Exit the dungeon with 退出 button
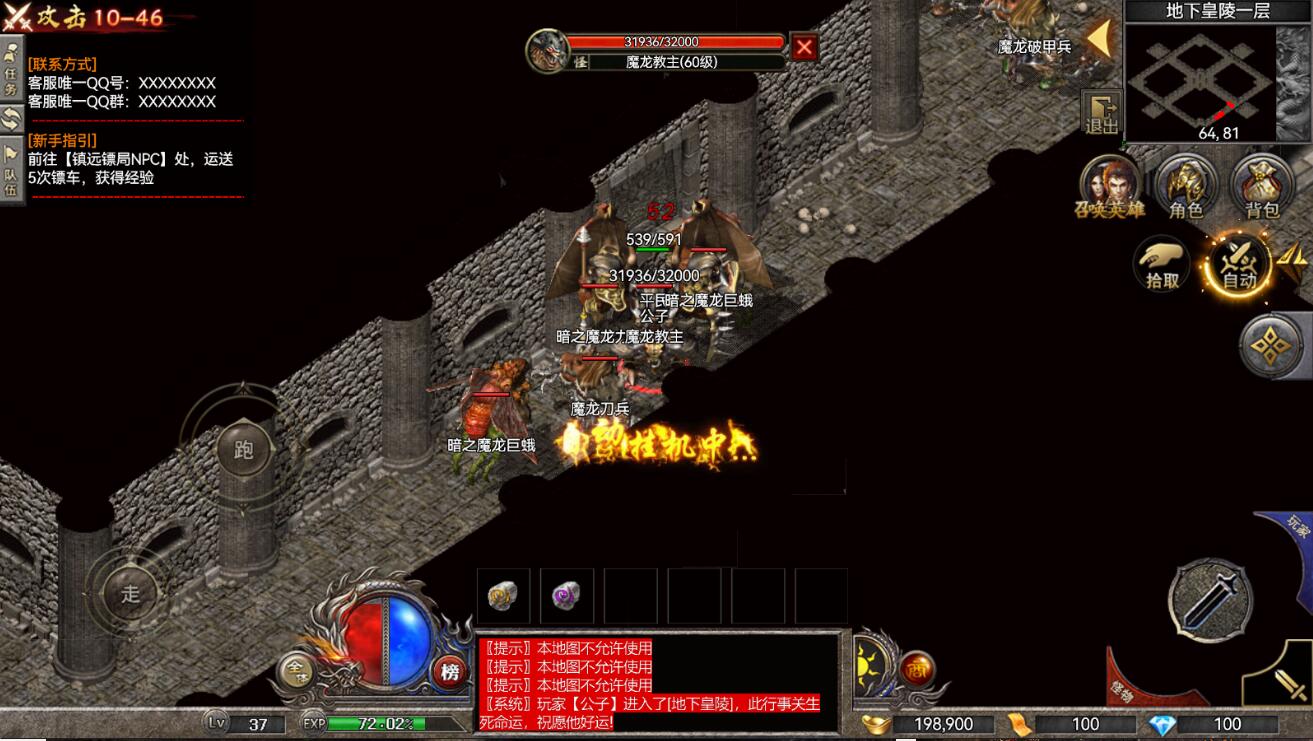The image size is (1313, 741). pos(1102,114)
